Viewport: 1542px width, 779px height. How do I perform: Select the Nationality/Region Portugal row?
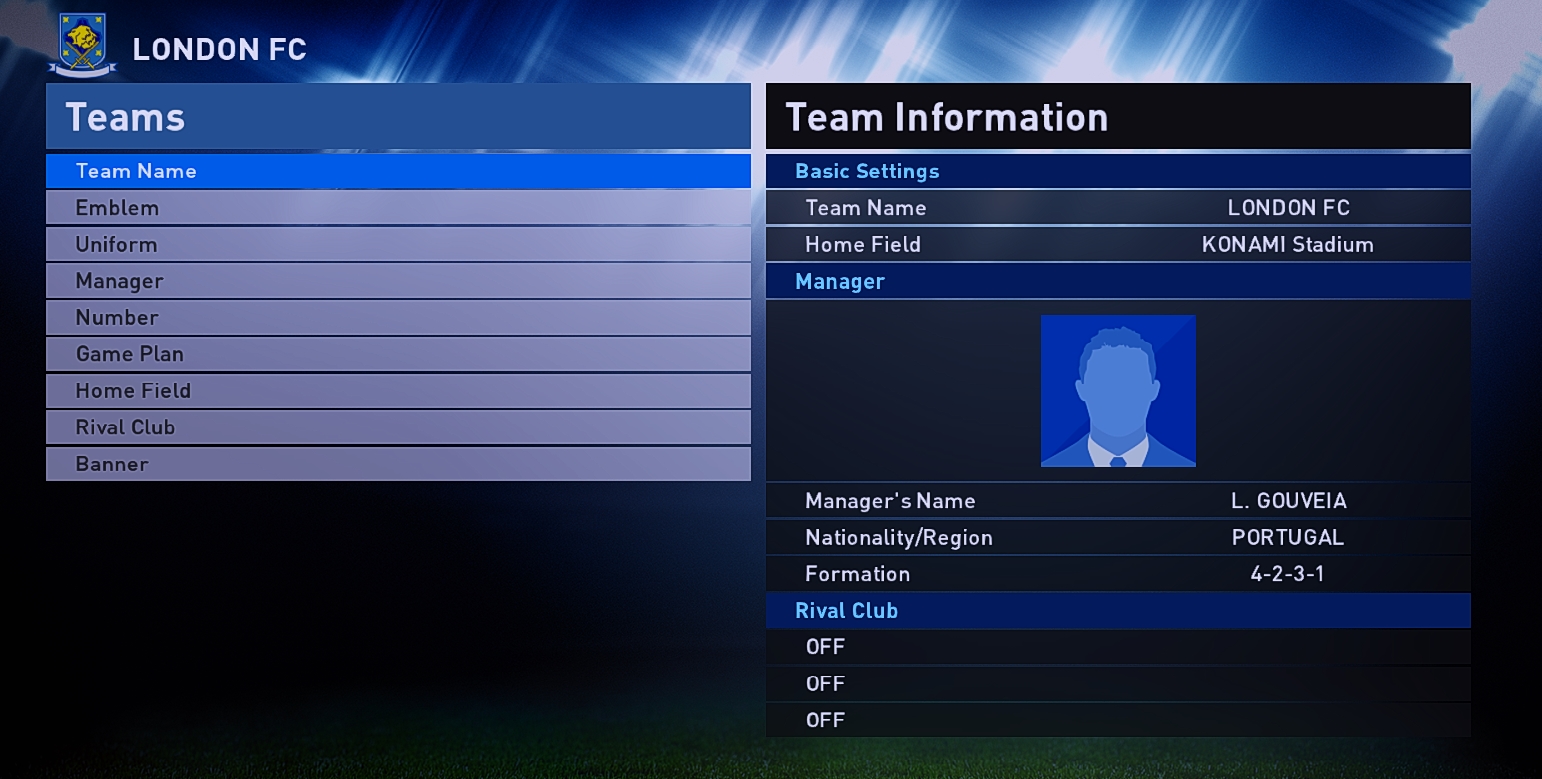1118,538
